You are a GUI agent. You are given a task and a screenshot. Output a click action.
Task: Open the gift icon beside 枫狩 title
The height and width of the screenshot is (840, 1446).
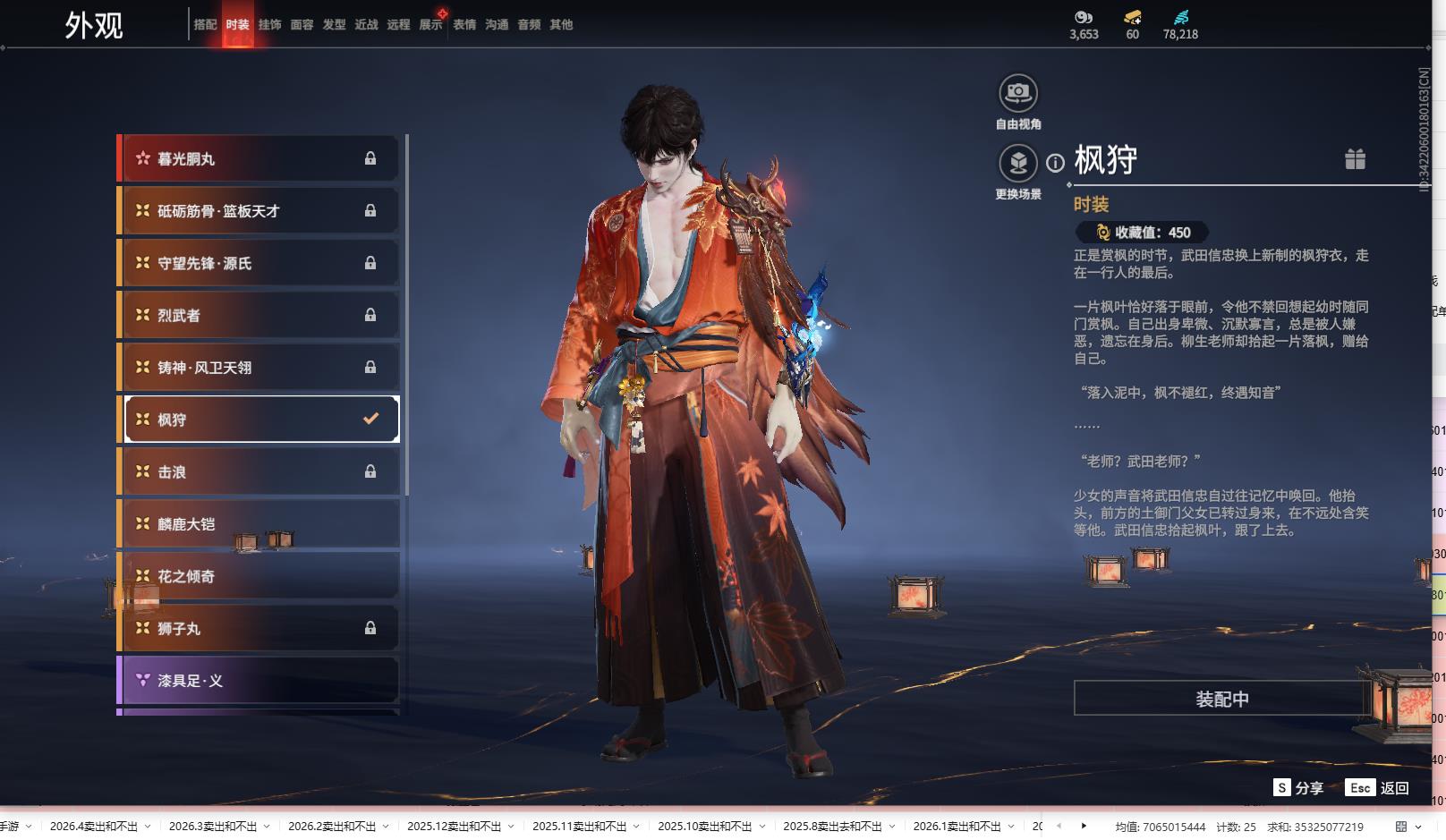[1355, 159]
